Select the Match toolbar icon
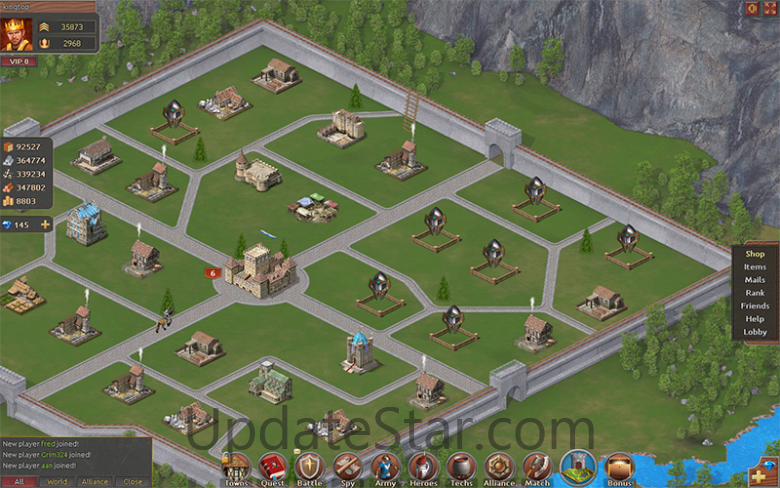The image size is (780, 488). coord(537,467)
